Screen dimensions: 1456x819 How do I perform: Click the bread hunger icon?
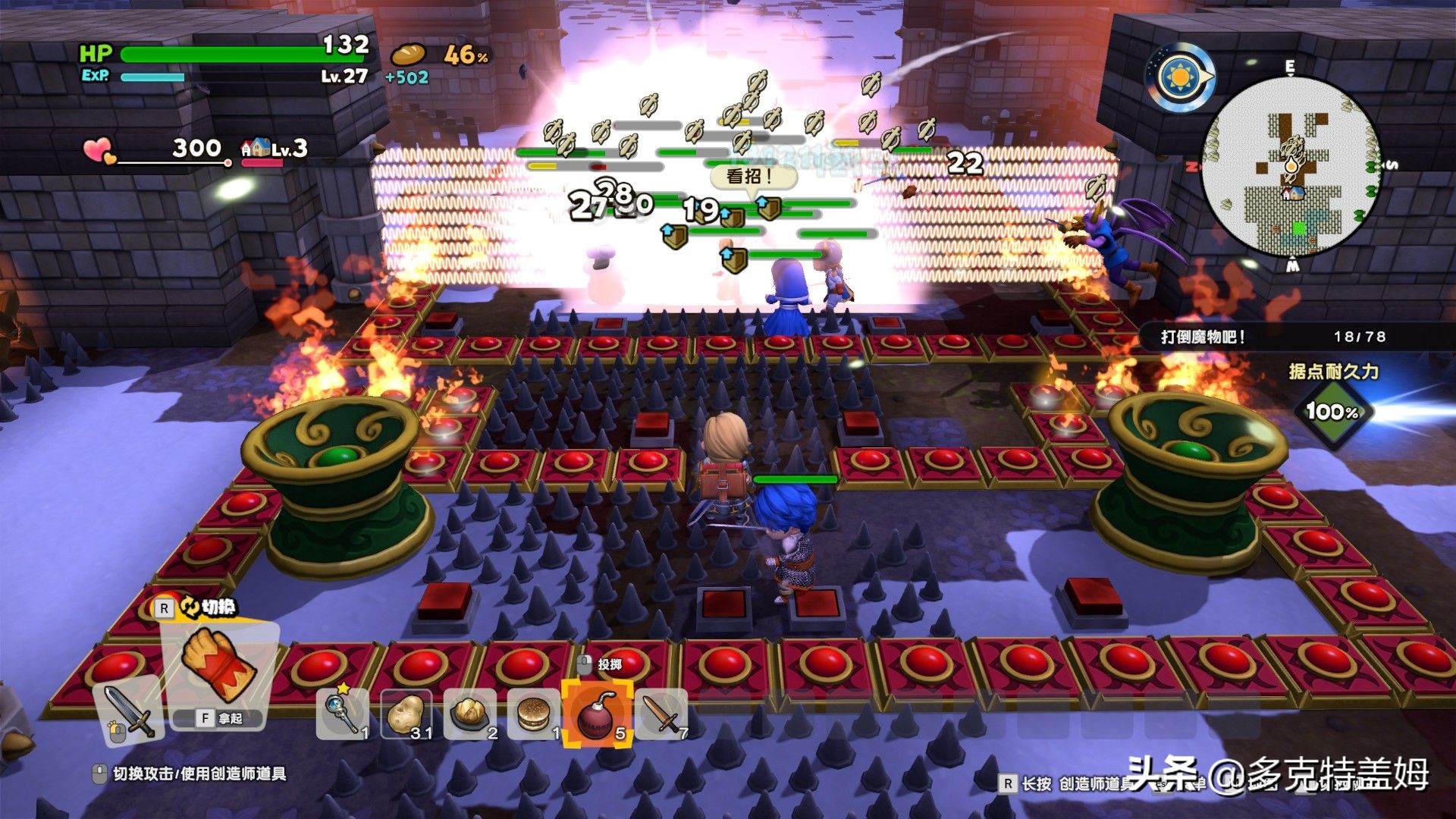(408, 55)
